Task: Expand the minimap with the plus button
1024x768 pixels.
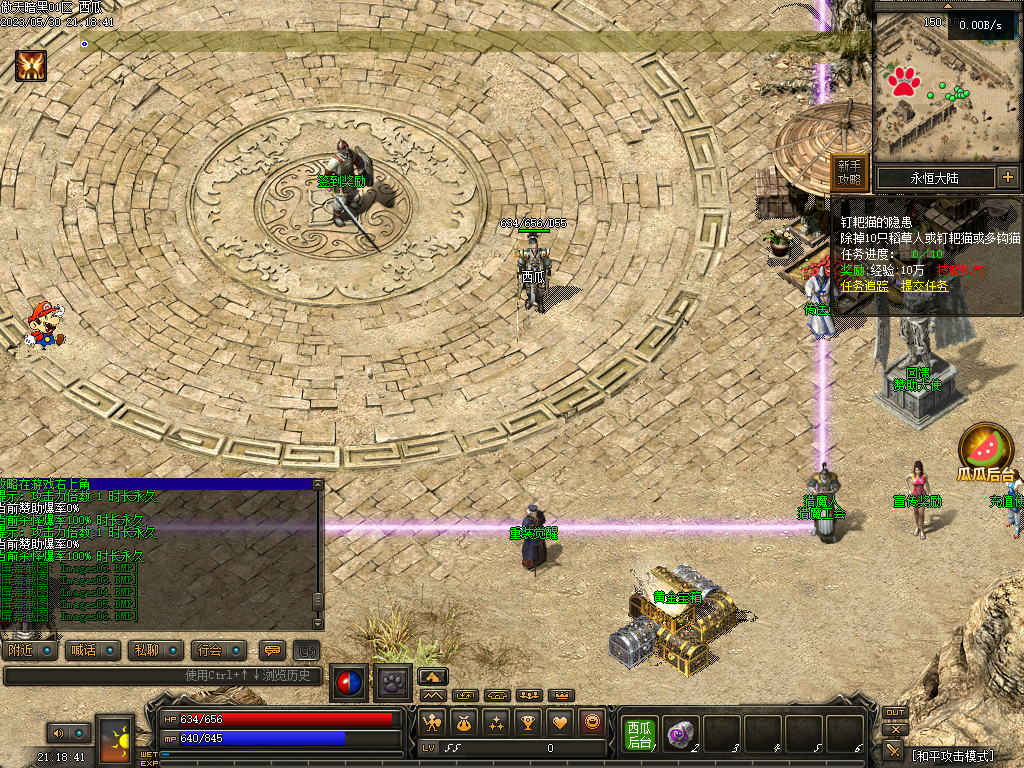Action: tap(1007, 178)
